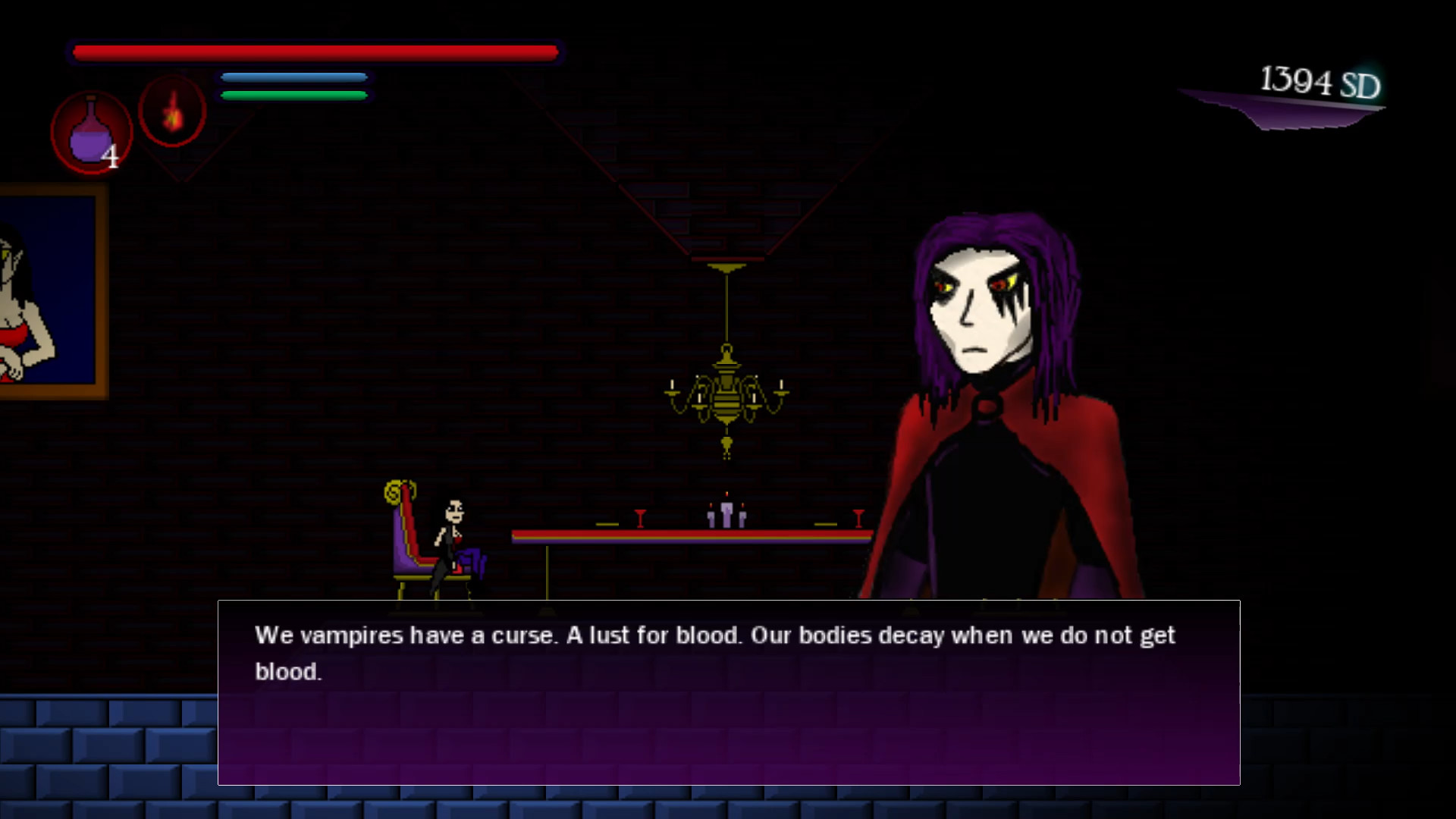Click the potion count number 4
Viewport: 1456px width, 819px height.
pyautogui.click(x=111, y=155)
